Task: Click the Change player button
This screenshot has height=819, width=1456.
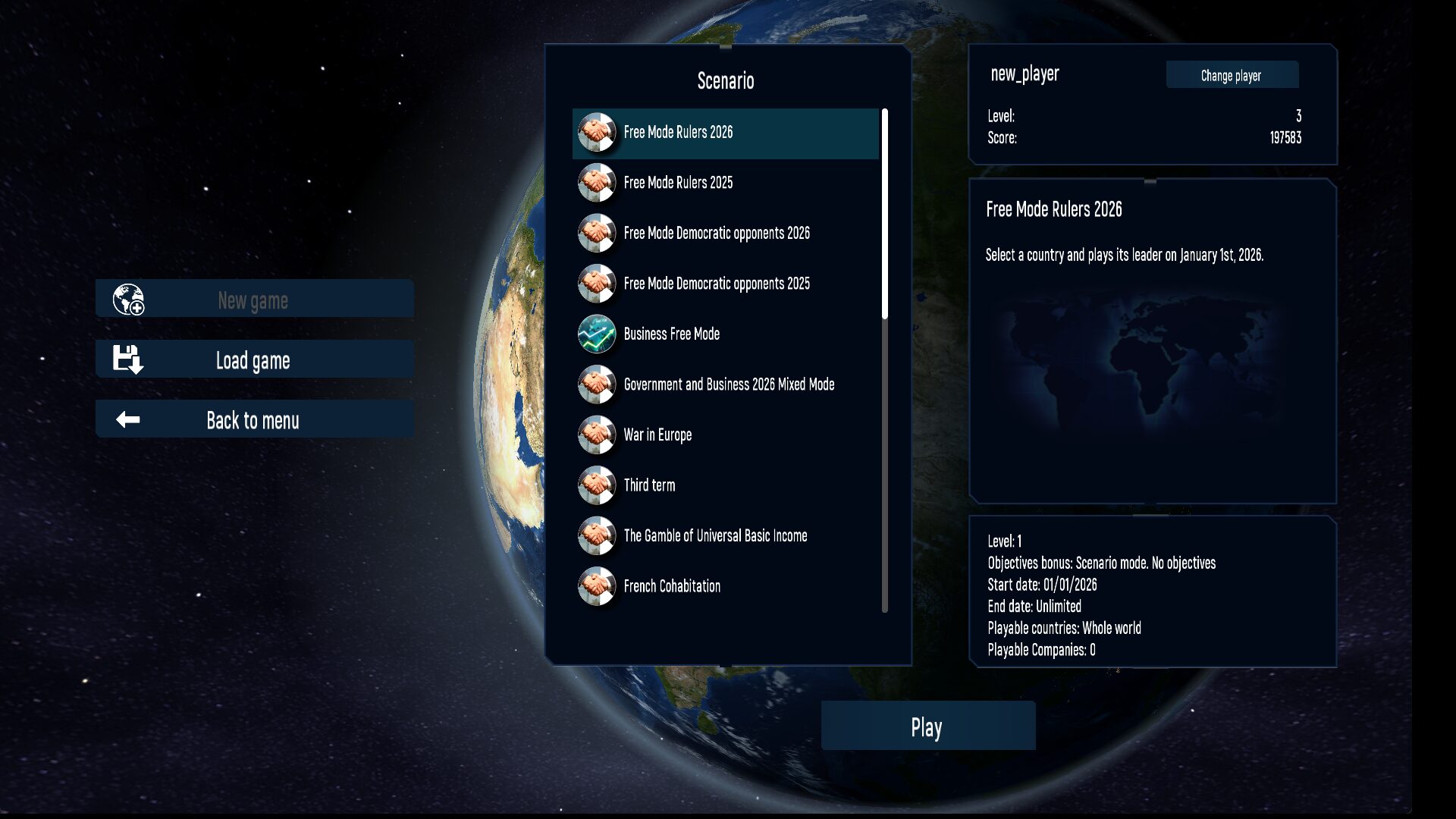Action: (x=1232, y=75)
